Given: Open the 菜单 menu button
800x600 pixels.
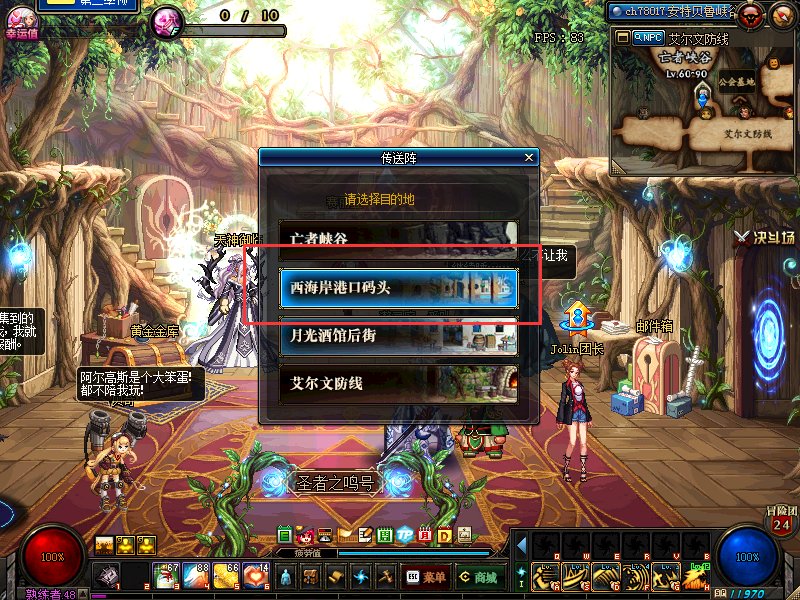Looking at the screenshot, I should [x=426, y=577].
